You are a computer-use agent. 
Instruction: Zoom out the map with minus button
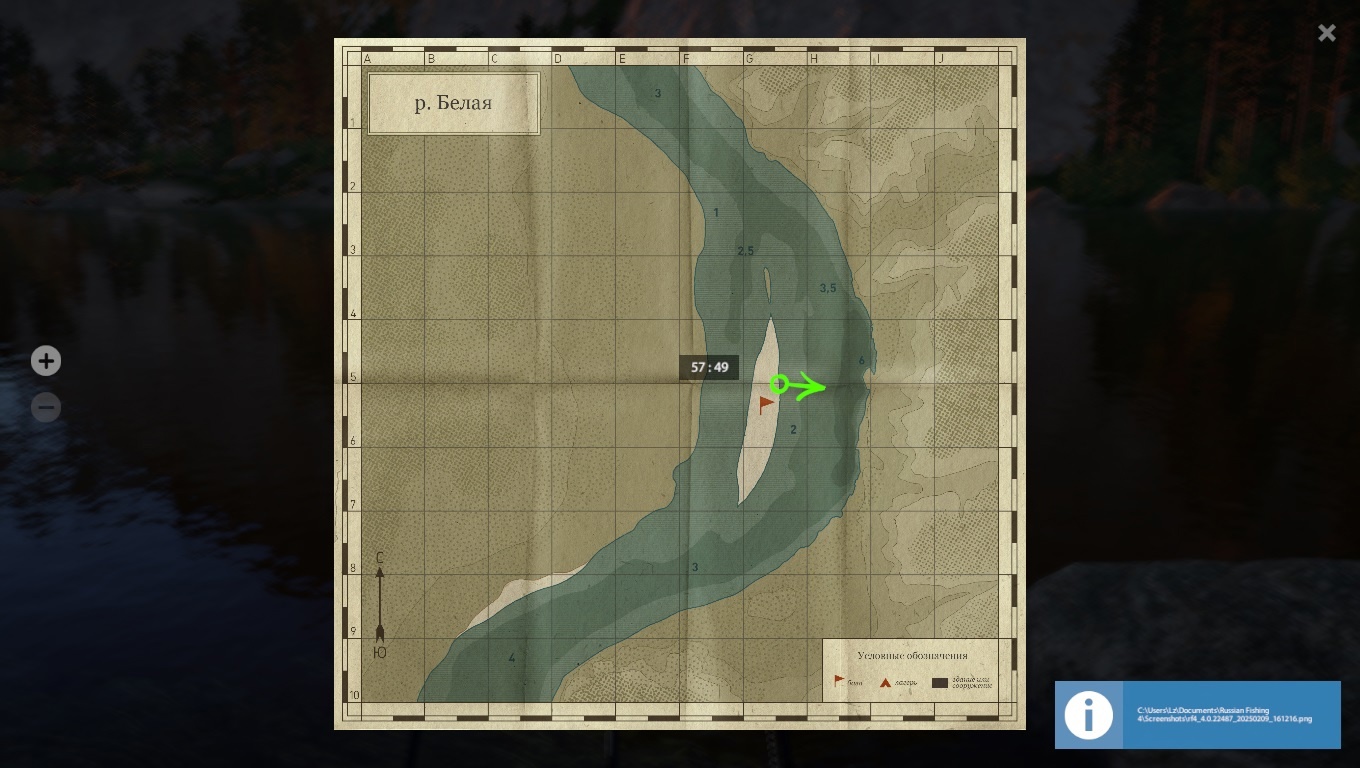46,407
